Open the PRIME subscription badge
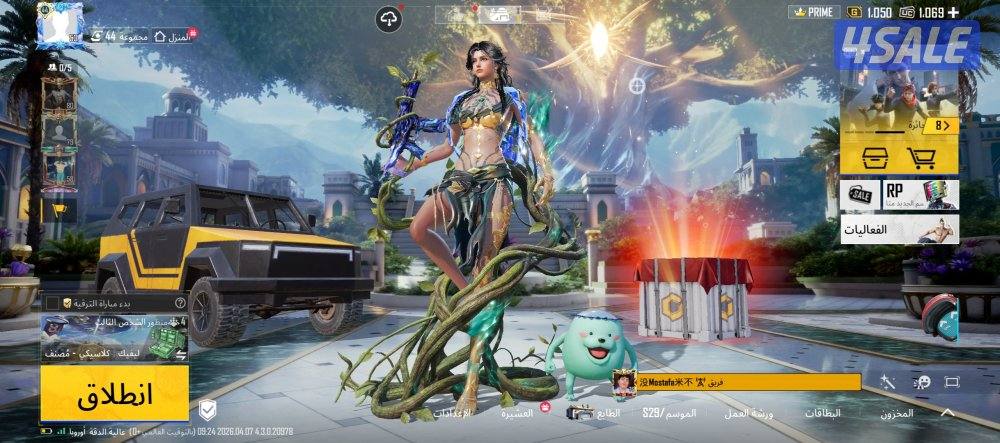The height and width of the screenshot is (443, 1000). pos(814,12)
